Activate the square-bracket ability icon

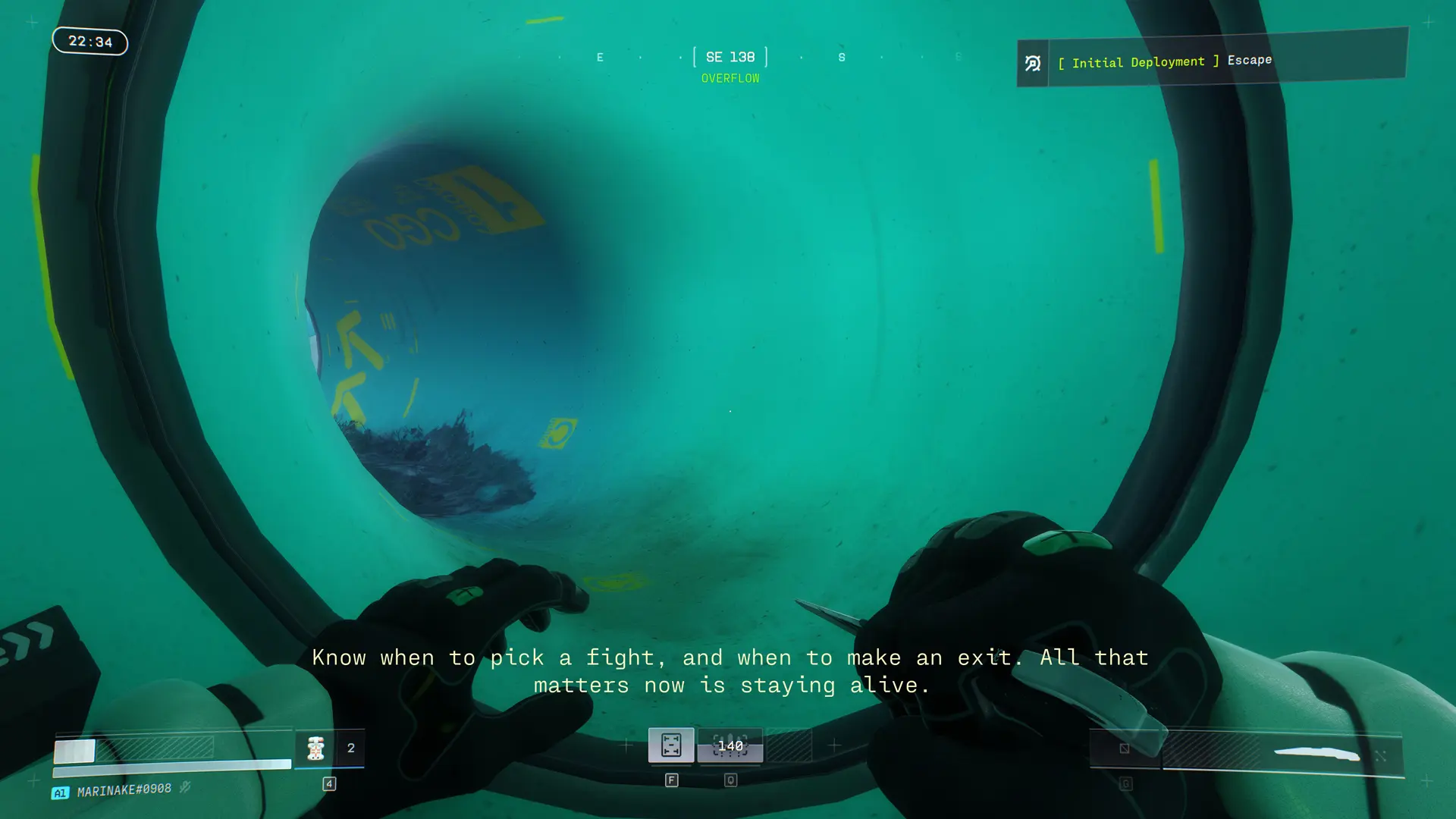click(671, 745)
